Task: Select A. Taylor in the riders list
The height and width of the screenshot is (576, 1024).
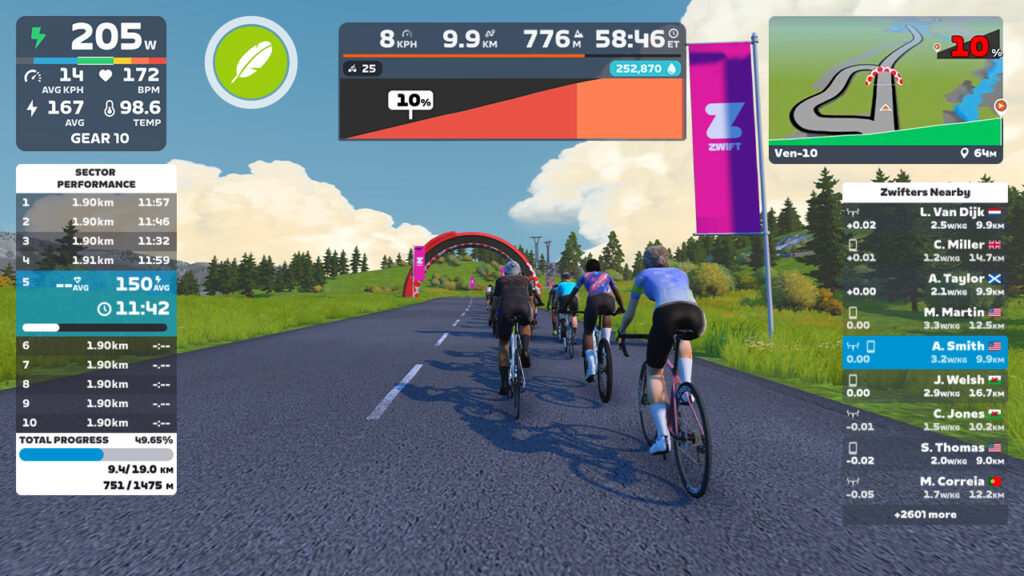Action: pos(924,285)
